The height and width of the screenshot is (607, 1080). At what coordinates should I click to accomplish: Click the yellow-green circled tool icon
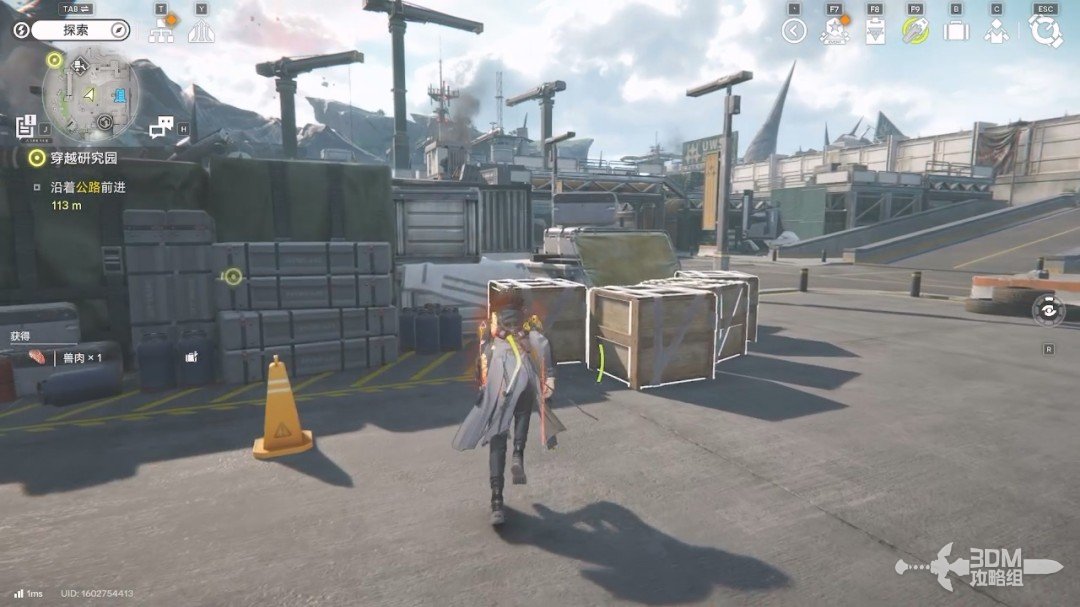click(915, 31)
